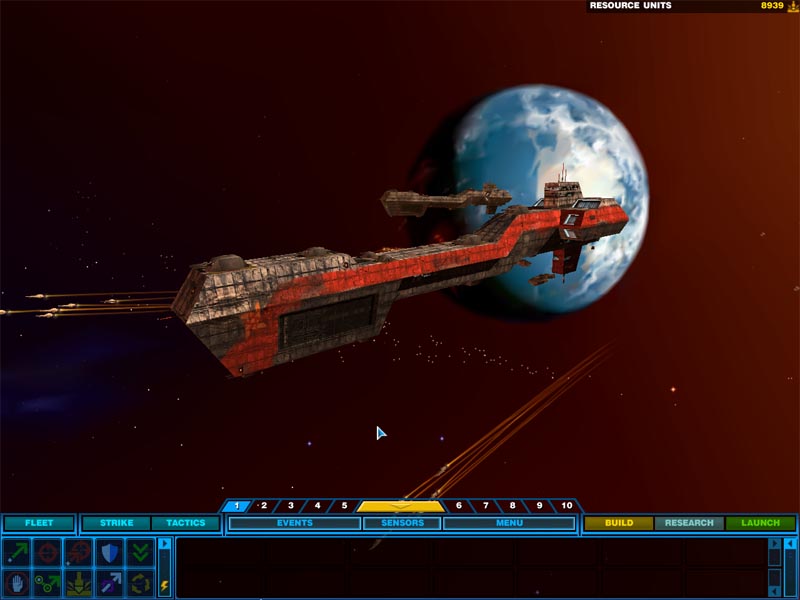Click the yellow center tab between groups

tap(400, 506)
